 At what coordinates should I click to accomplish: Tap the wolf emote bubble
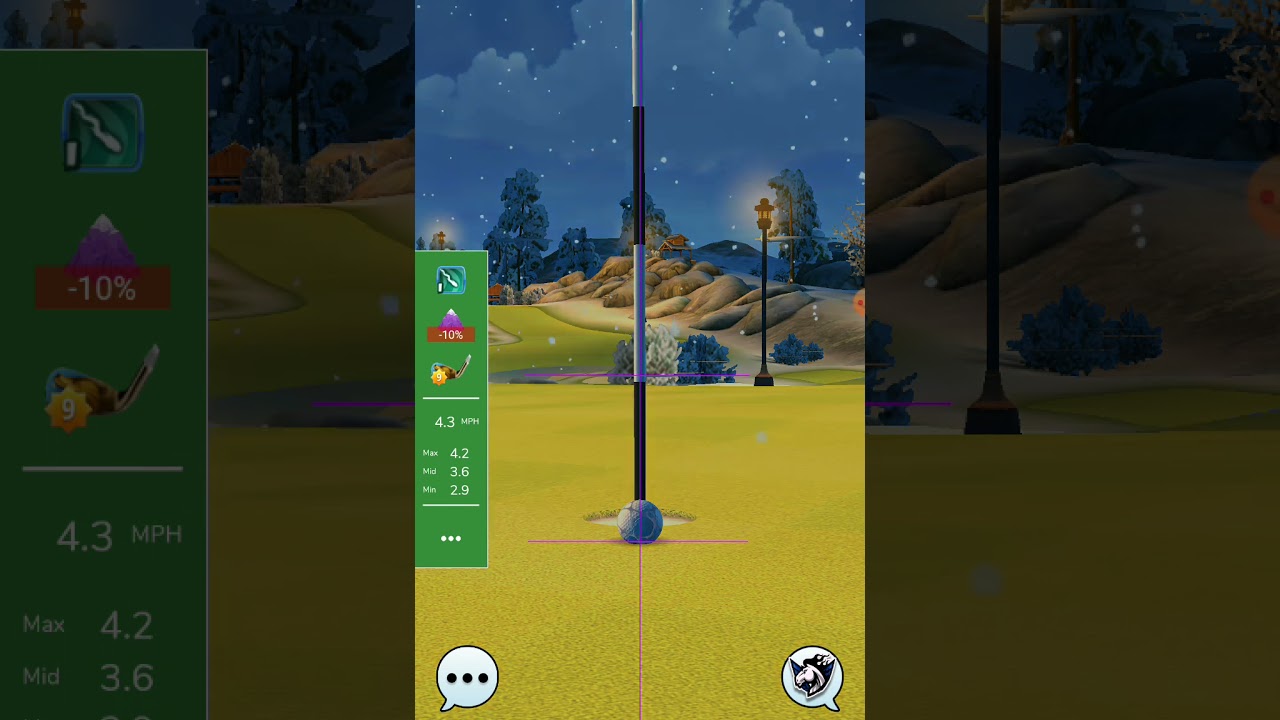coord(812,677)
